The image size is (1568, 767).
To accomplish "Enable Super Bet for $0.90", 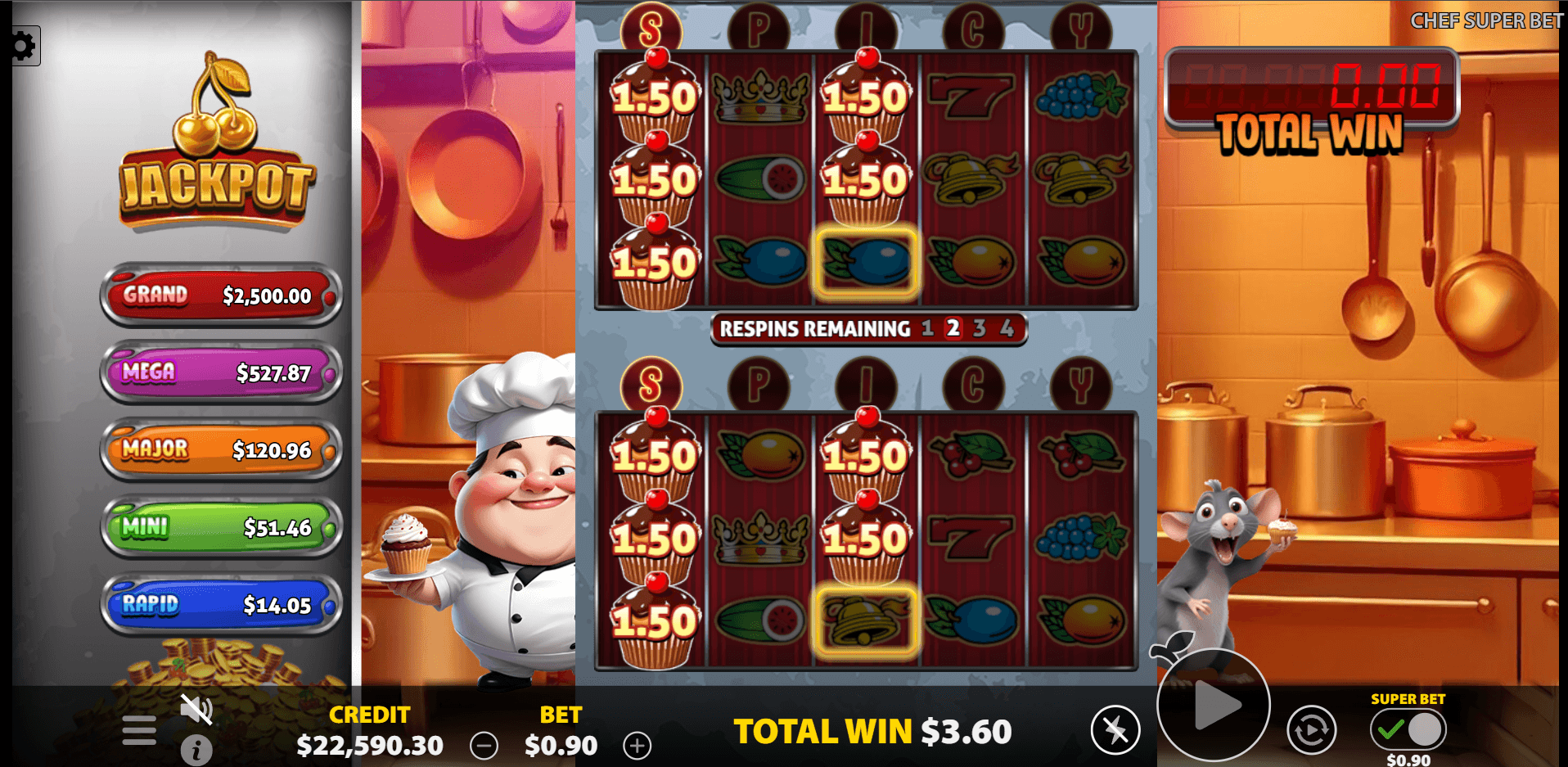I will [1408, 729].
